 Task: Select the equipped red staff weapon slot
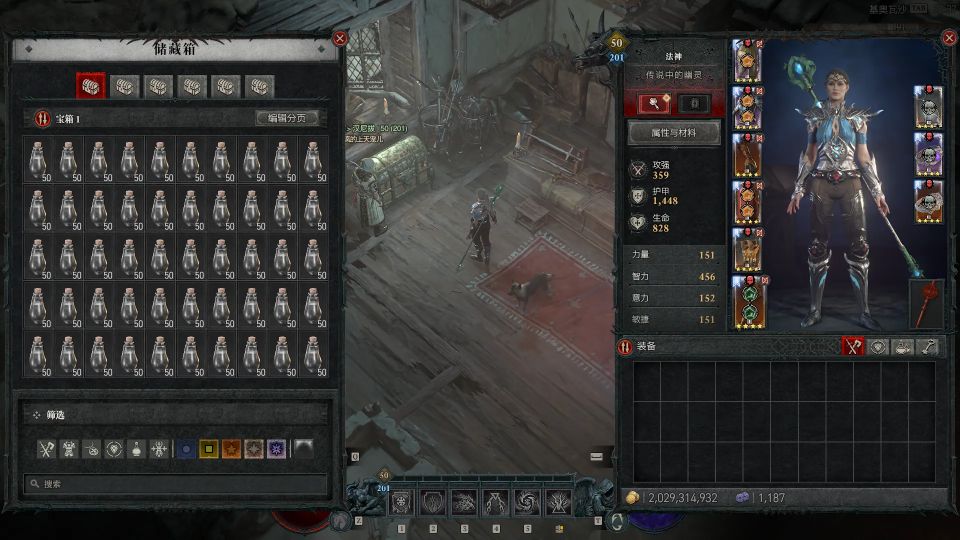tap(926, 304)
